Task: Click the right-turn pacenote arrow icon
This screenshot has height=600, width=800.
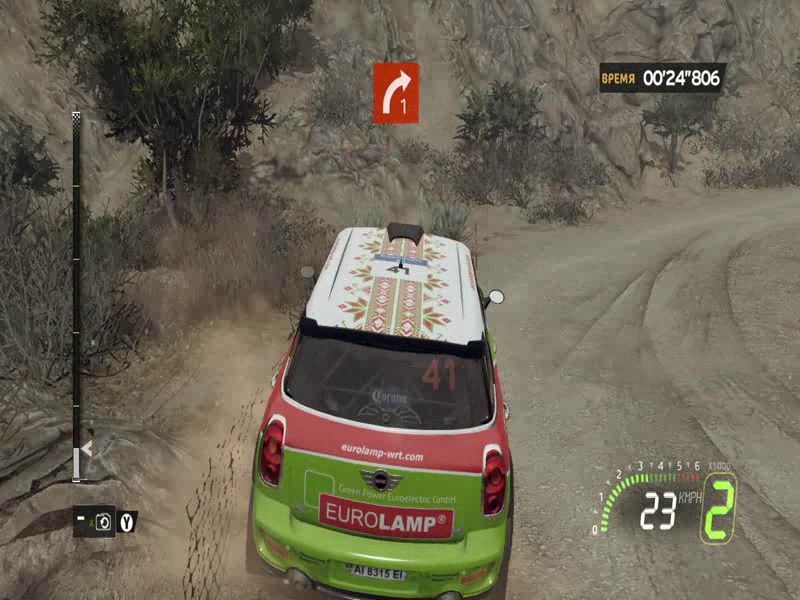Action: coord(395,92)
